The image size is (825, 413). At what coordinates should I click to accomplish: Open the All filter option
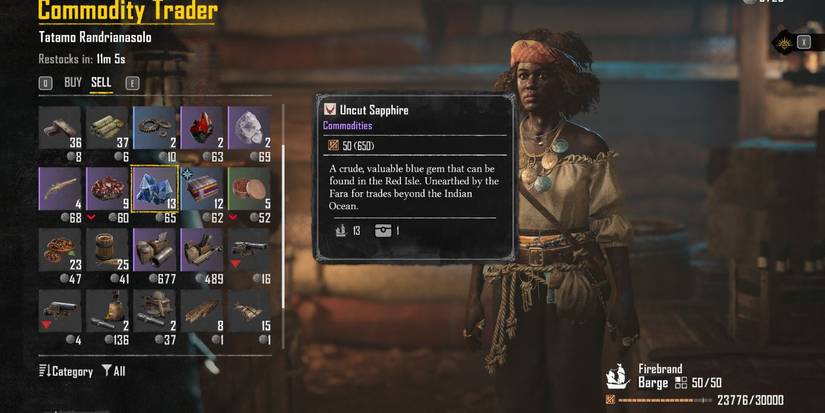(x=113, y=371)
